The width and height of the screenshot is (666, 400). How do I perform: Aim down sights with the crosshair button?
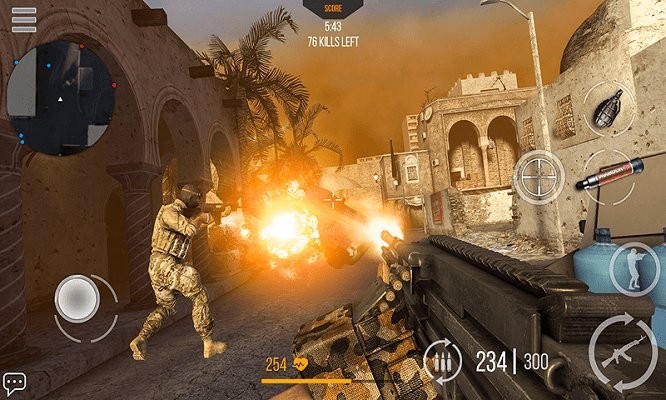tap(538, 177)
